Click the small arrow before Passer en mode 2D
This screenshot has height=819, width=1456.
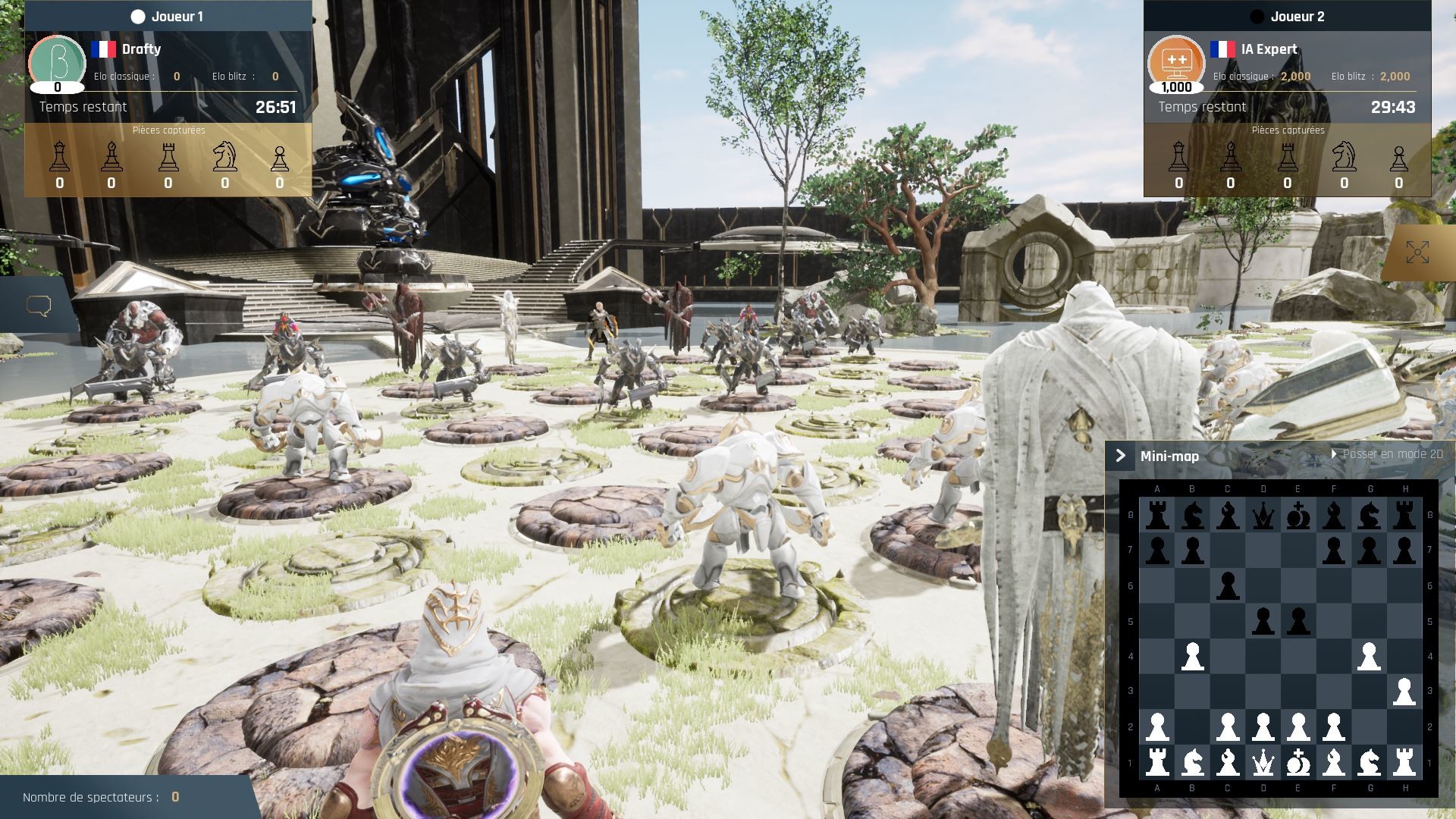click(1335, 453)
